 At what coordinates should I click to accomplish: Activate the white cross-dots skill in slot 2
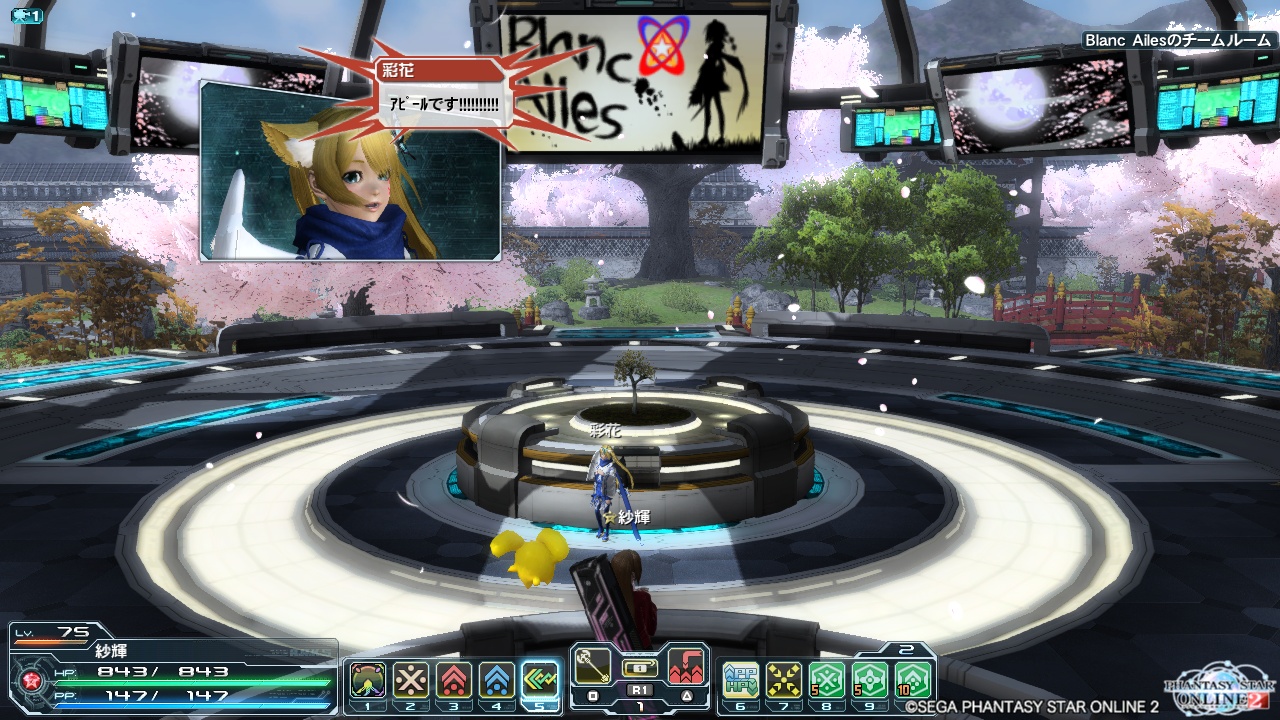point(410,681)
